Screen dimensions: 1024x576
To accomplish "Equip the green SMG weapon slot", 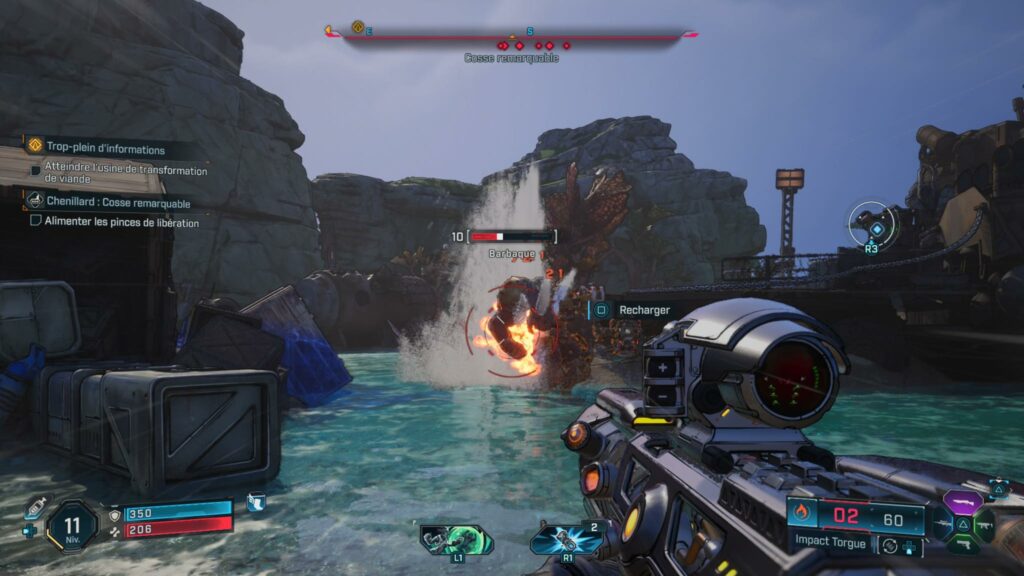I will [x=983, y=524].
